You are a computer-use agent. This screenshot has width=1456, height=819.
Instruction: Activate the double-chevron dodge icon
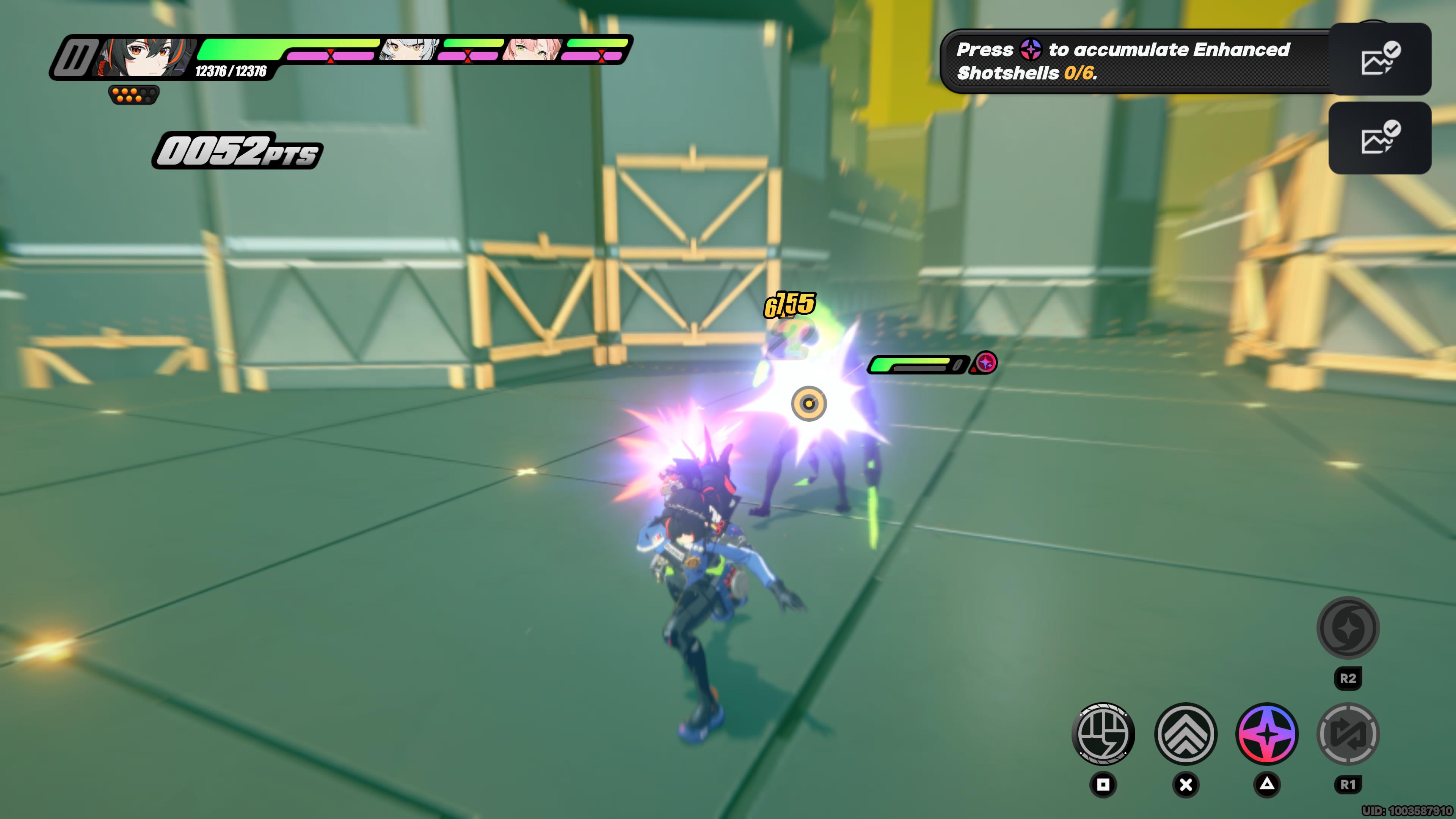pyautogui.click(x=1186, y=734)
